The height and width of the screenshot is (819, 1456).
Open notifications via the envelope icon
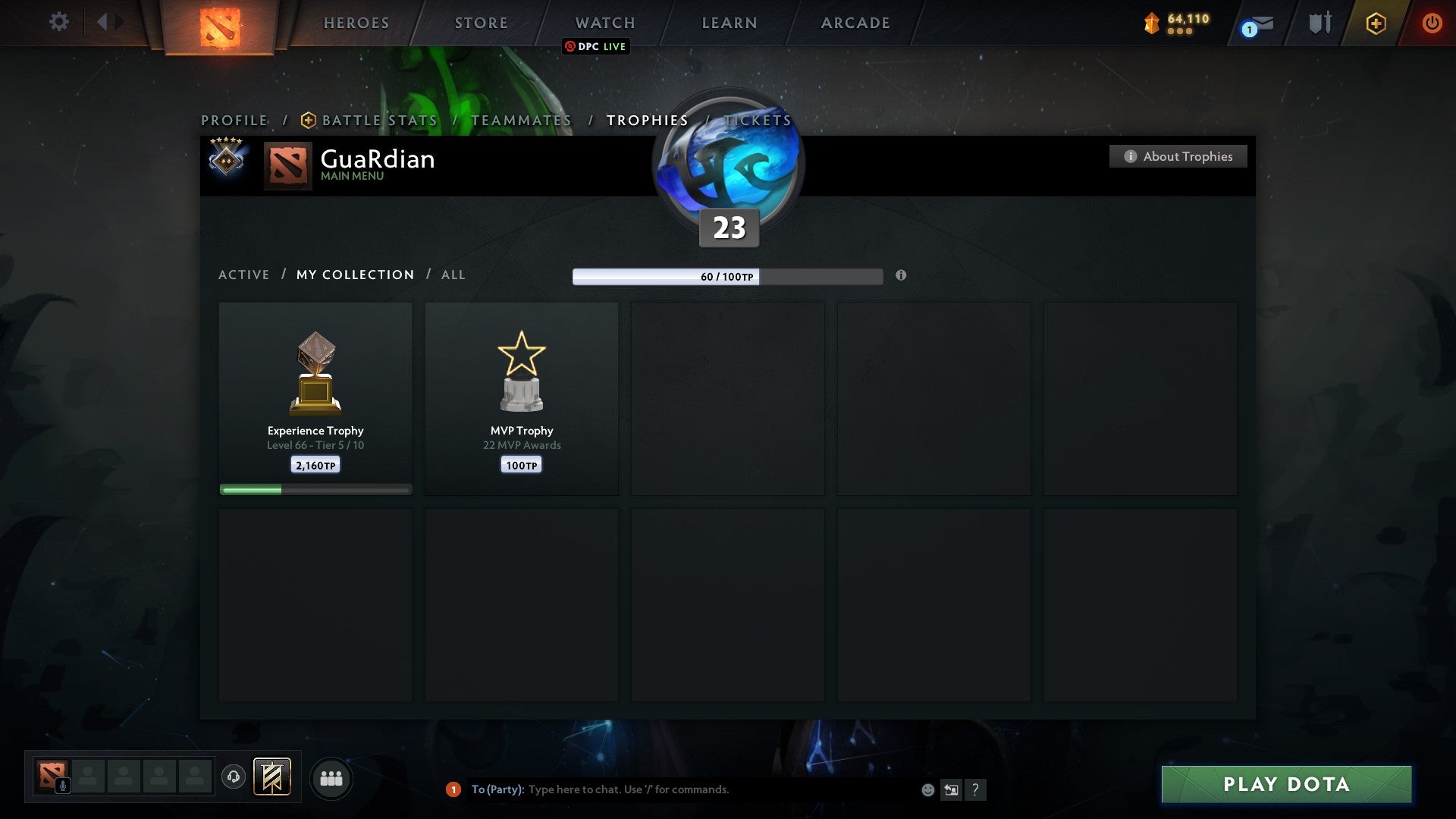(x=1255, y=23)
